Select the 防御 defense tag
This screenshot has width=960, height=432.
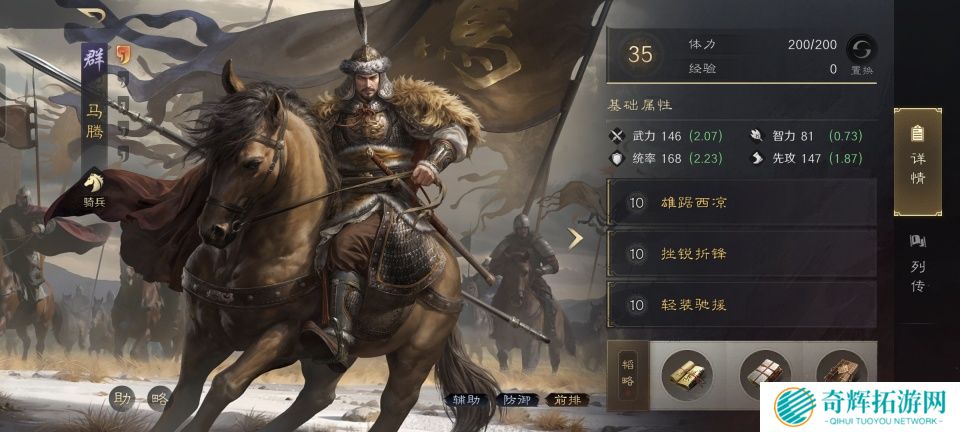[x=520, y=401]
